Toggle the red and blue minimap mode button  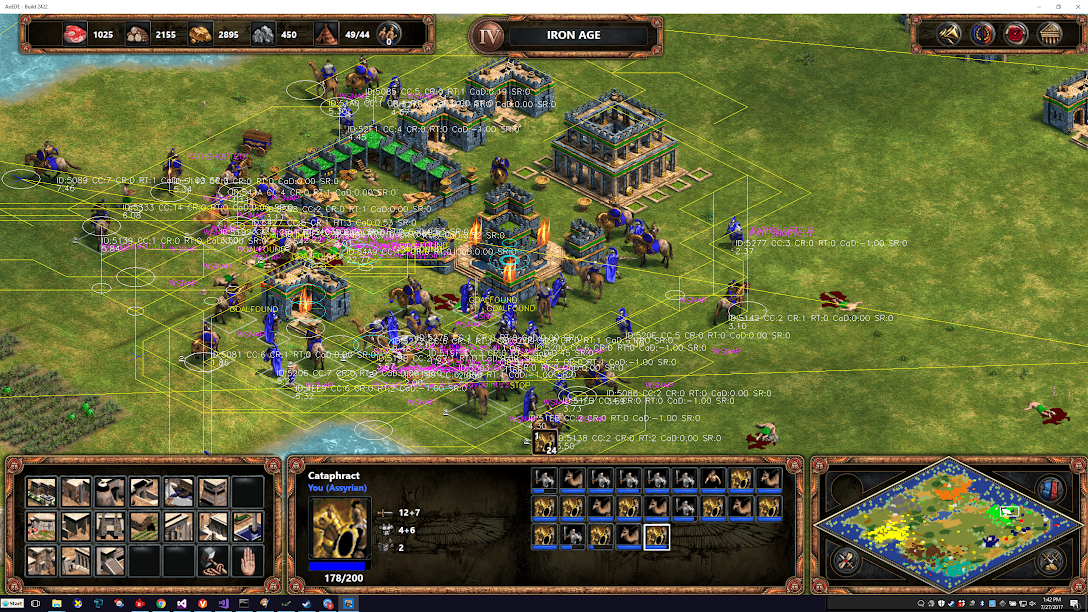1049,490
